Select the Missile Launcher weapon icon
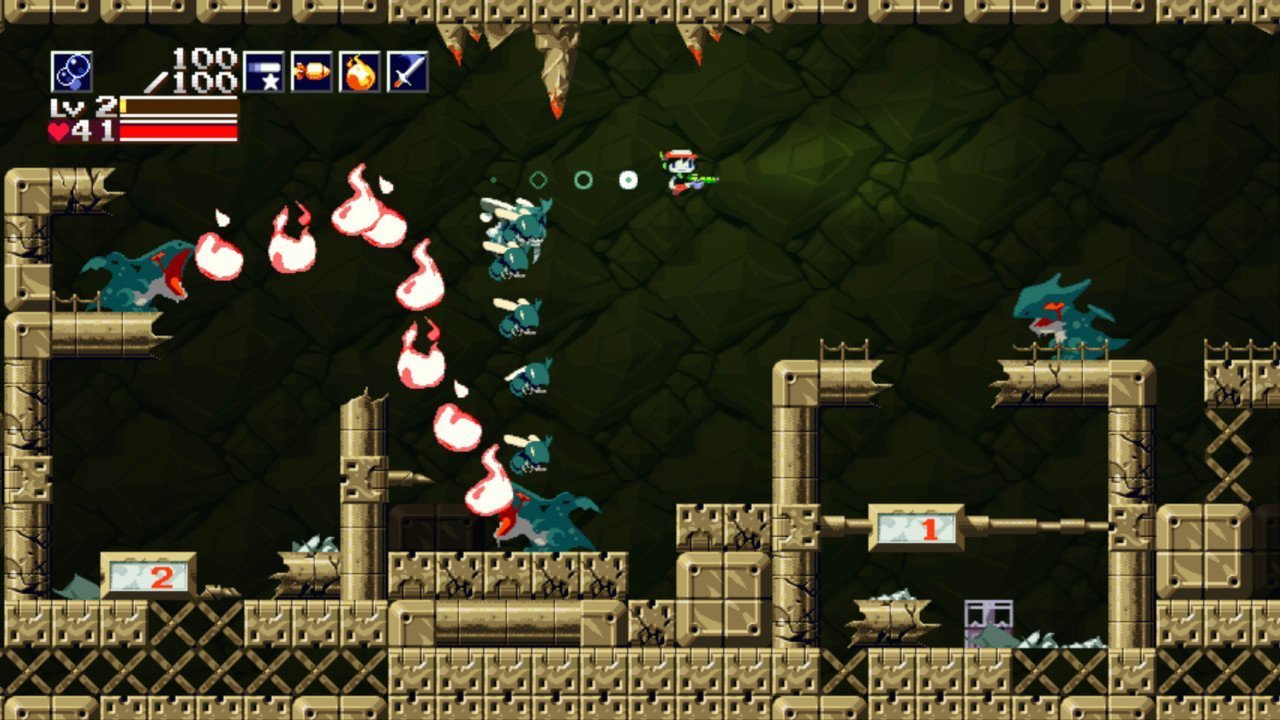 coord(312,72)
